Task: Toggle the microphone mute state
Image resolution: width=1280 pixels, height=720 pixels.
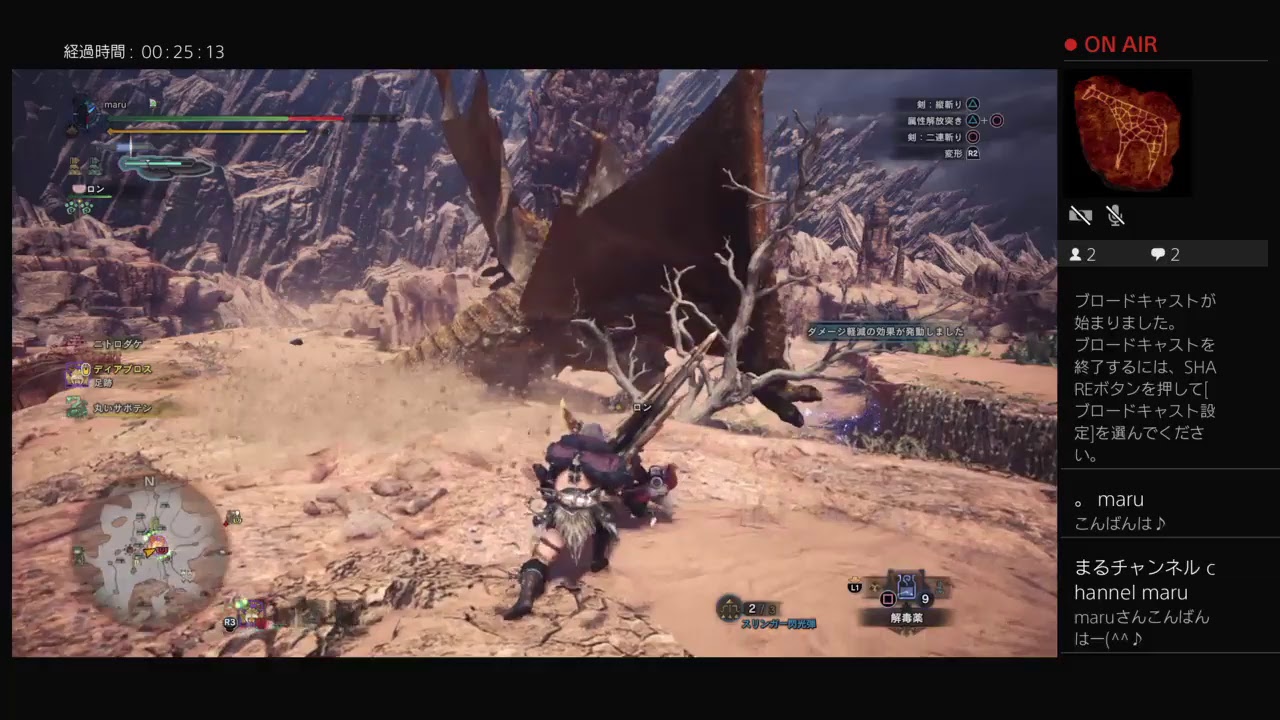Action: (1116, 214)
